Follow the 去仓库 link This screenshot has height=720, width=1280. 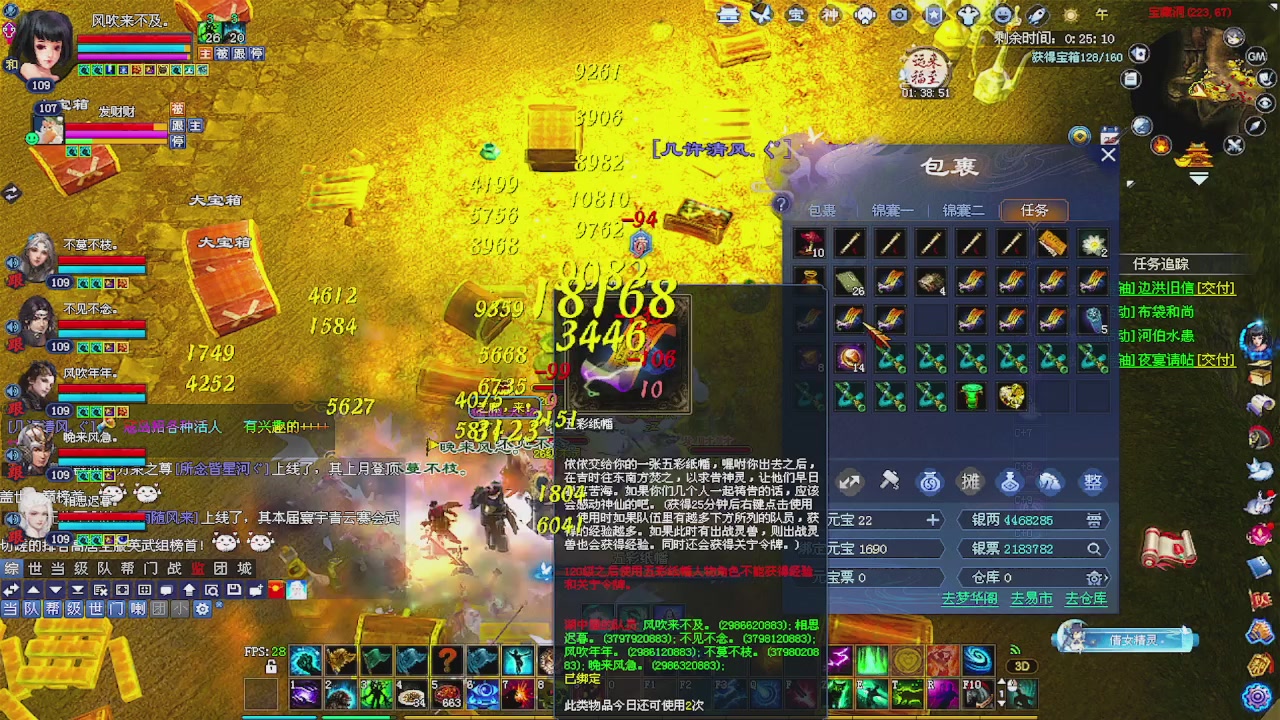(1086, 599)
